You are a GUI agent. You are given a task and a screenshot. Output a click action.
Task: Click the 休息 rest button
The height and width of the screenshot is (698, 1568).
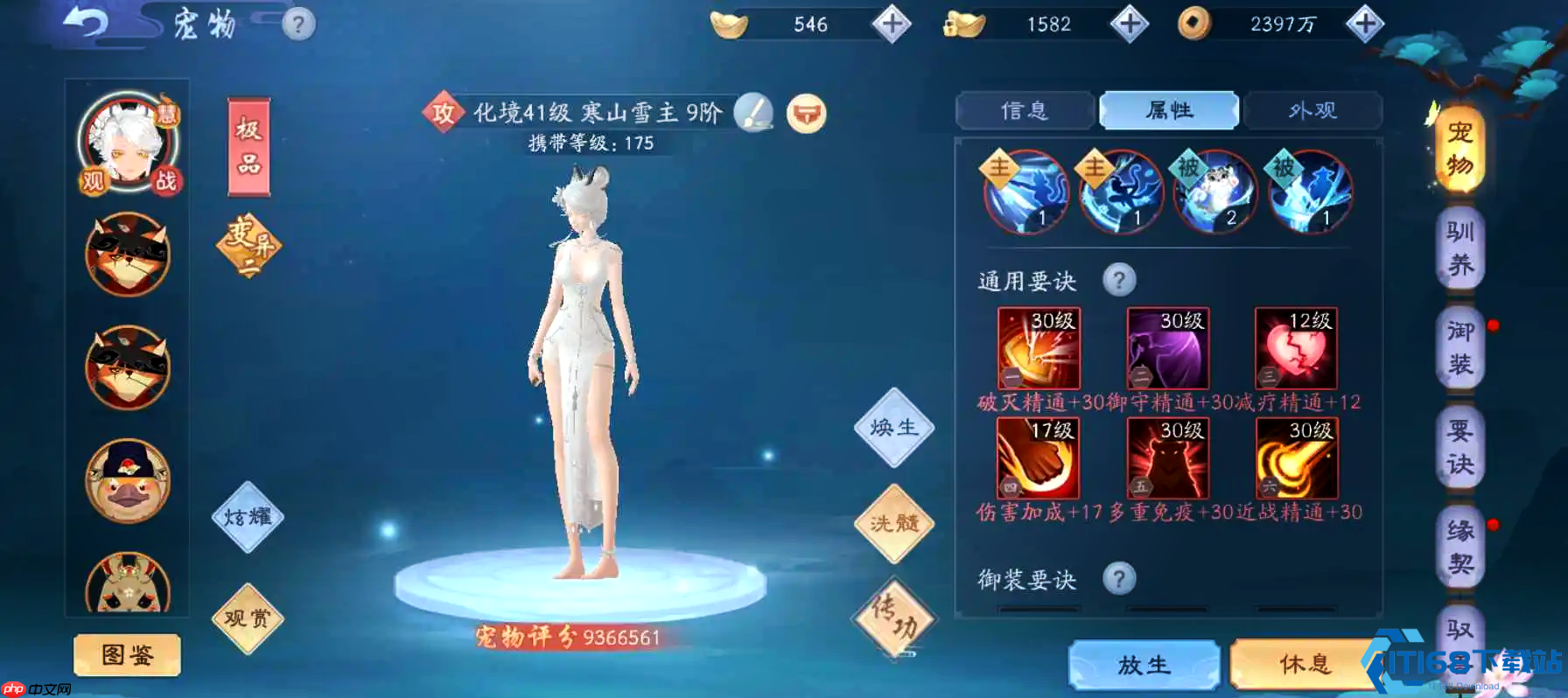pos(1304,665)
